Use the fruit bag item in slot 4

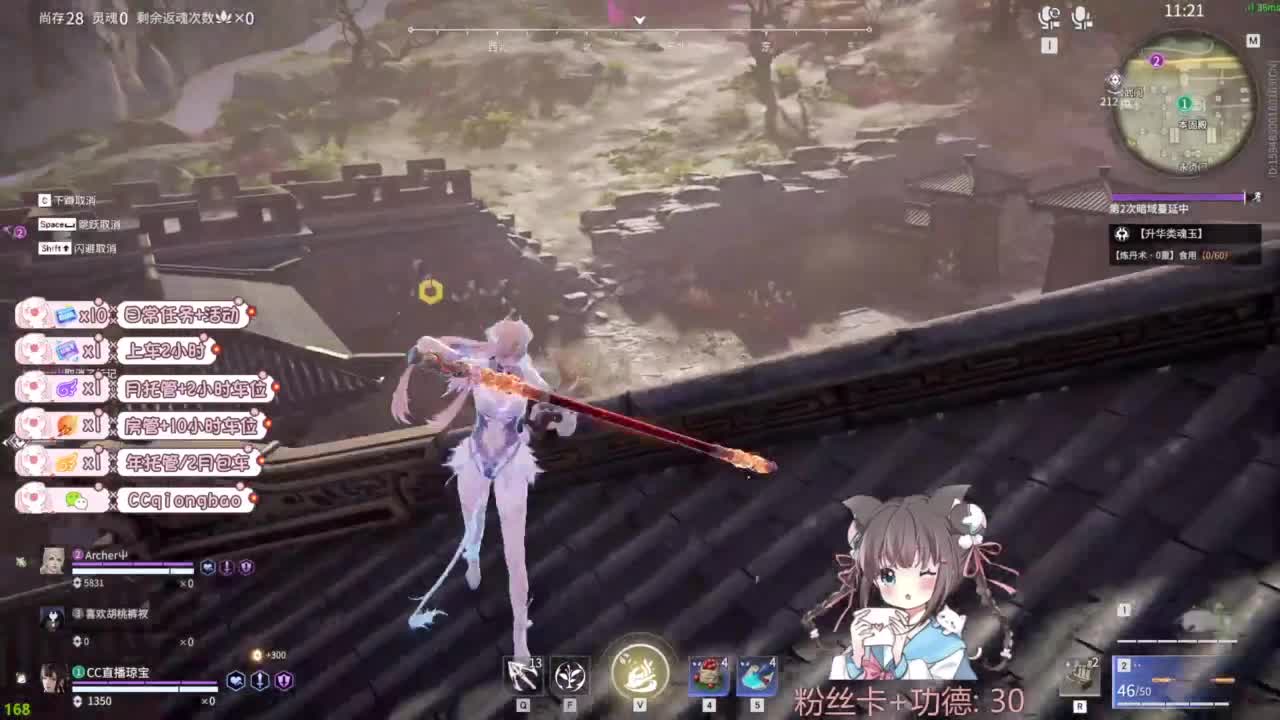[710, 678]
